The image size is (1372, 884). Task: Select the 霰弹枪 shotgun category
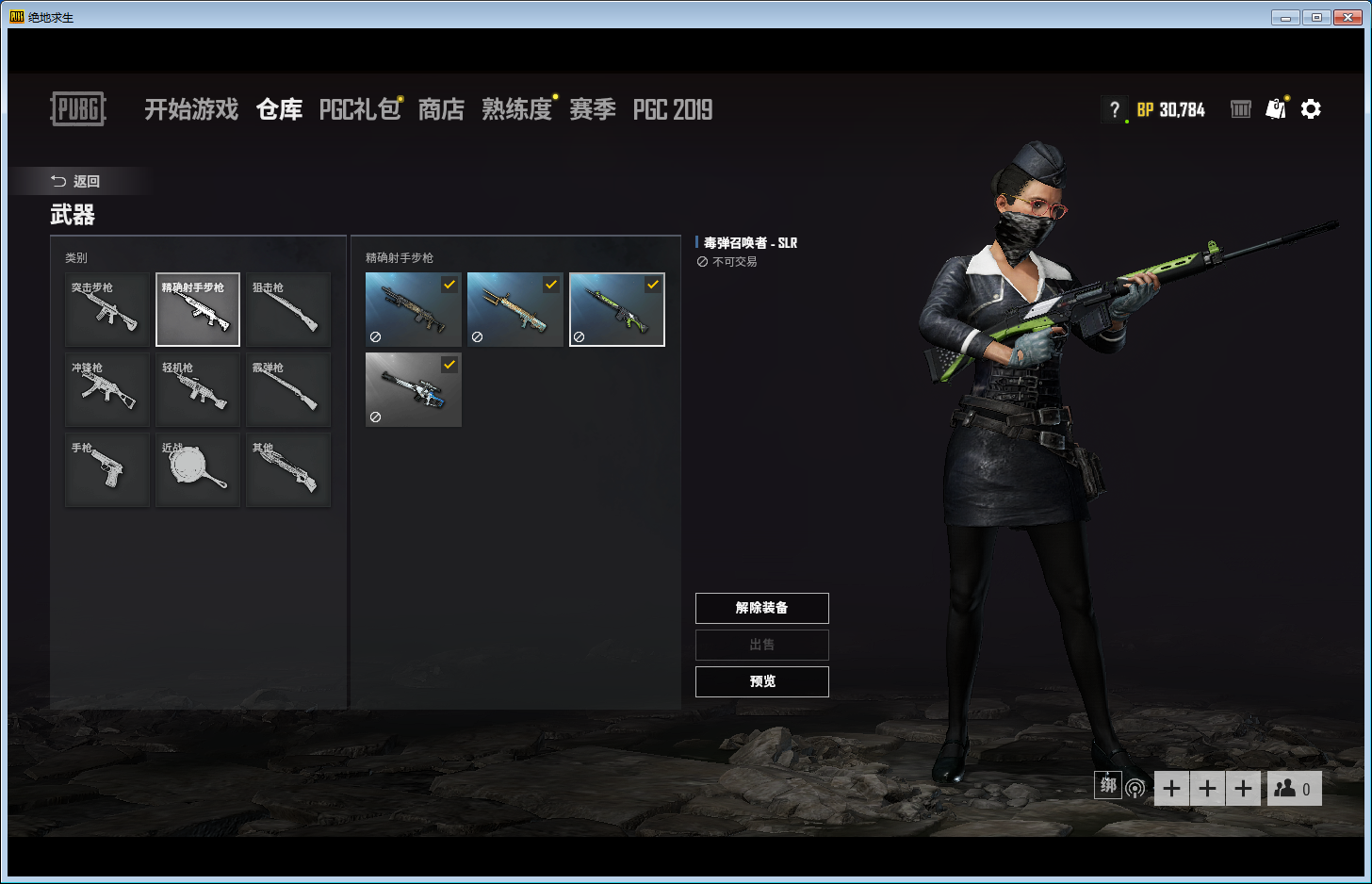[x=288, y=390]
